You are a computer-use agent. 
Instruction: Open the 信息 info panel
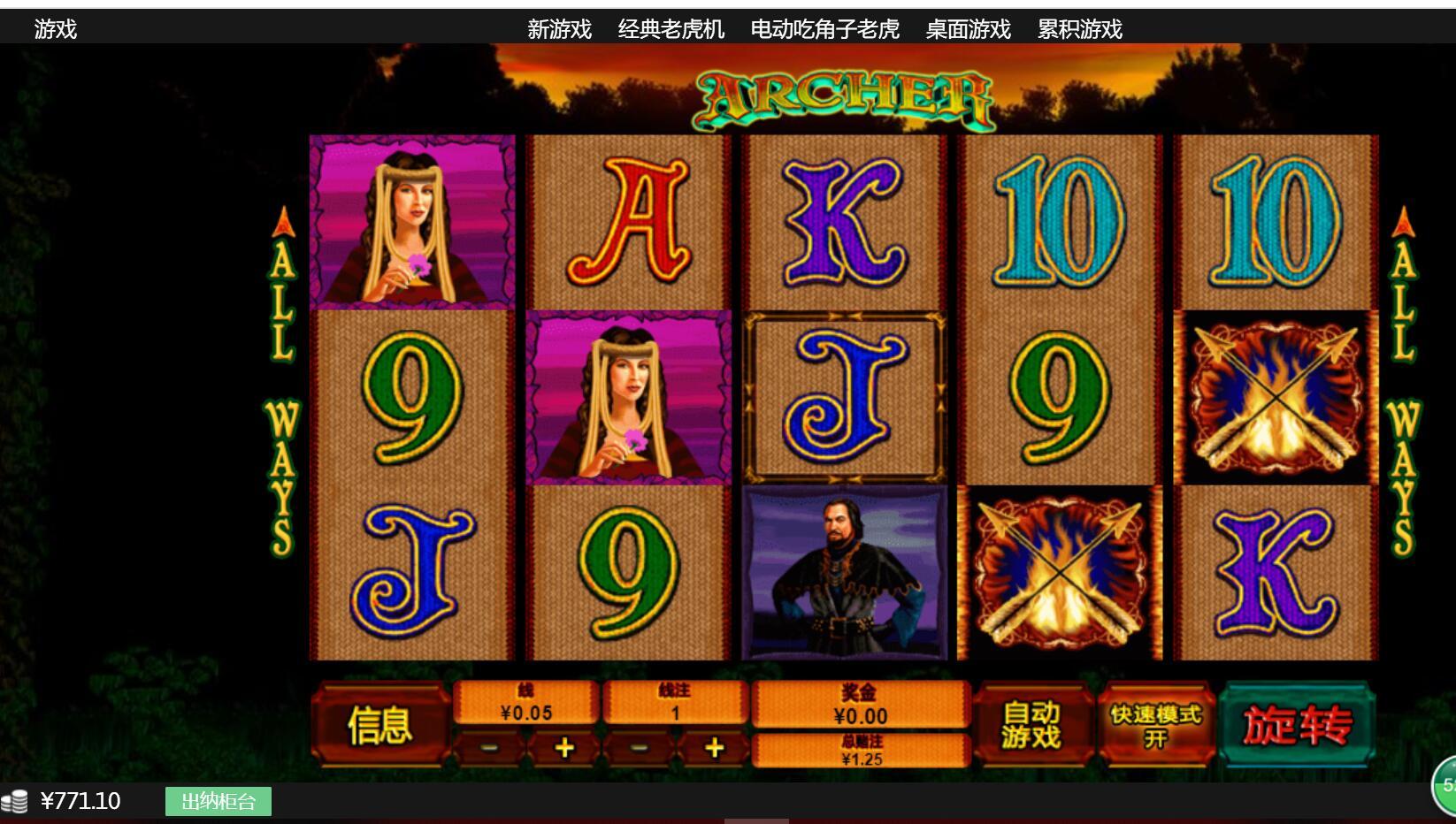(380, 725)
